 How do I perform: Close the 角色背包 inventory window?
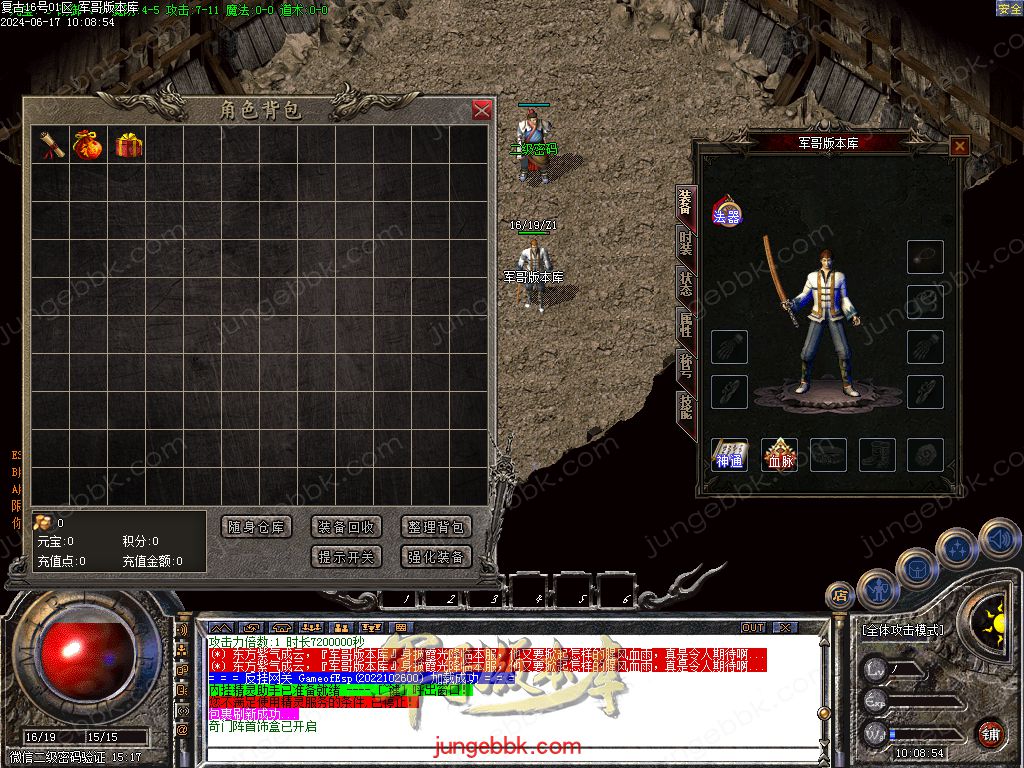482,110
